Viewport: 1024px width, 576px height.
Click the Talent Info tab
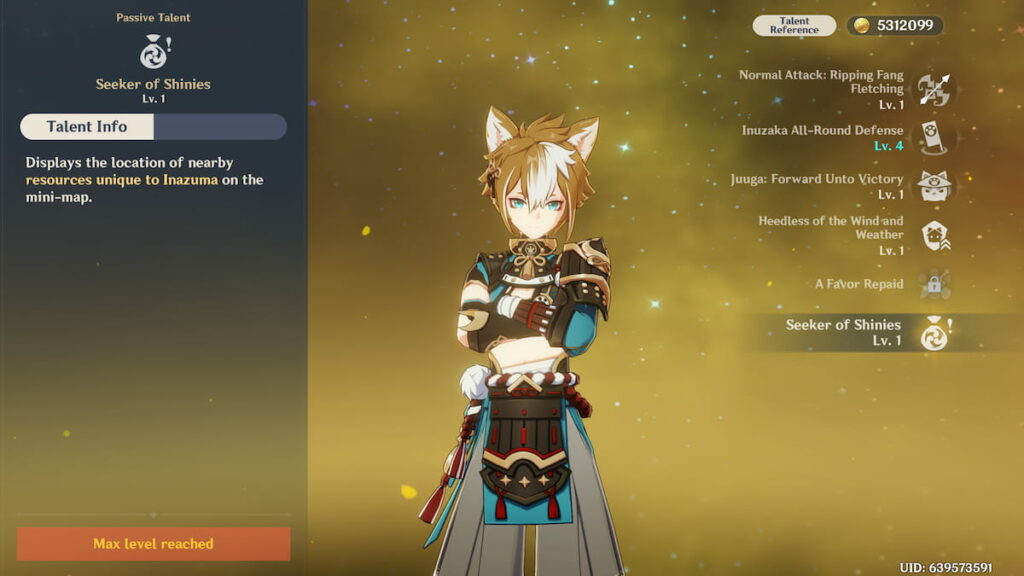click(87, 127)
